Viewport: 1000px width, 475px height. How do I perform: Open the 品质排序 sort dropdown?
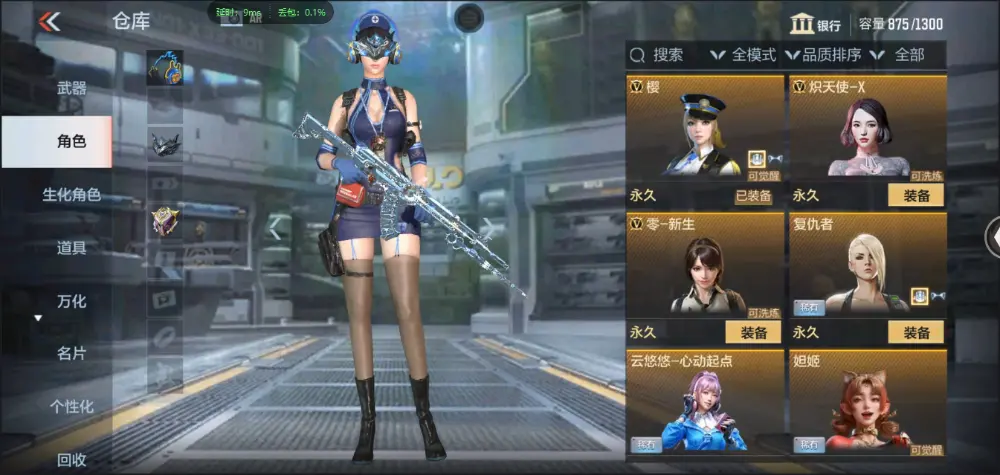[x=825, y=55]
